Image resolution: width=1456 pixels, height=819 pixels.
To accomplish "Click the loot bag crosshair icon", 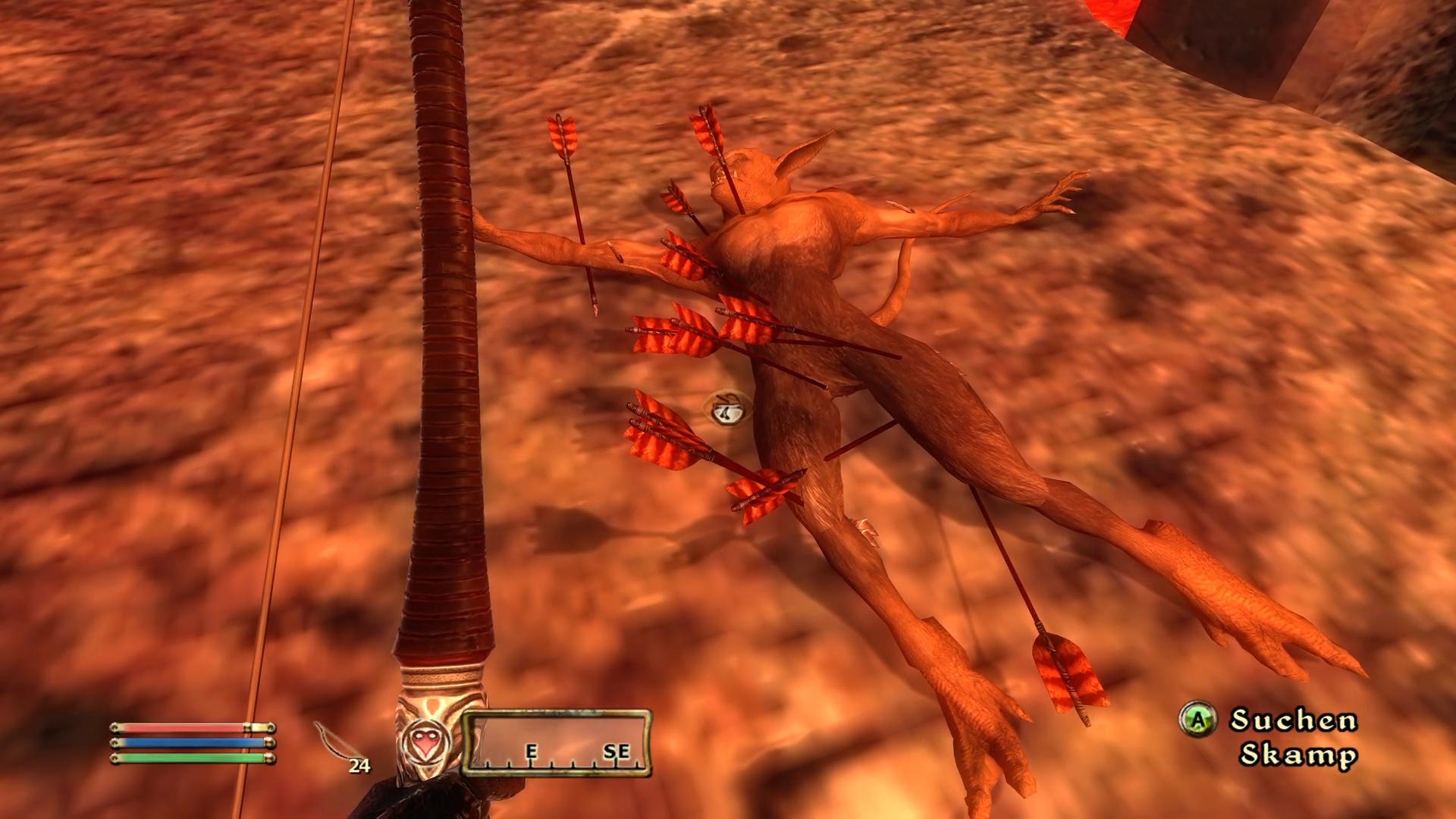I will click(x=726, y=410).
